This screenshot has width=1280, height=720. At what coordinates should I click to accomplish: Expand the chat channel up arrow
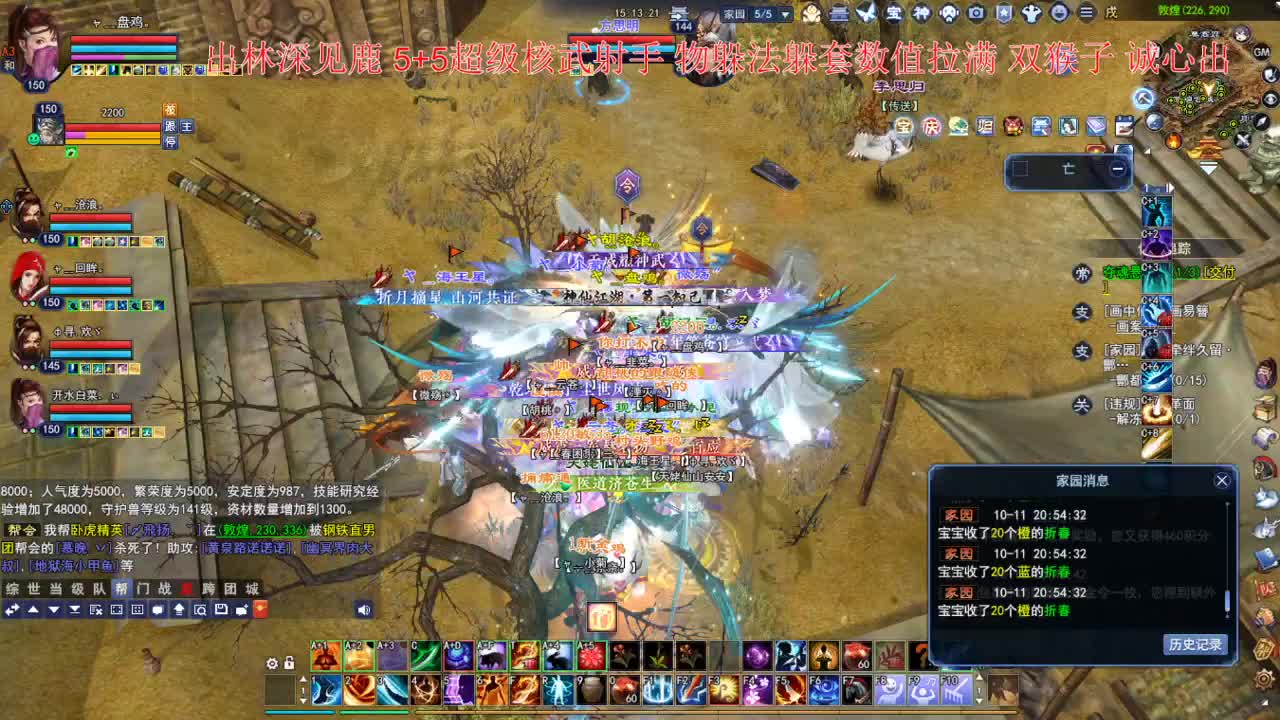point(33,609)
